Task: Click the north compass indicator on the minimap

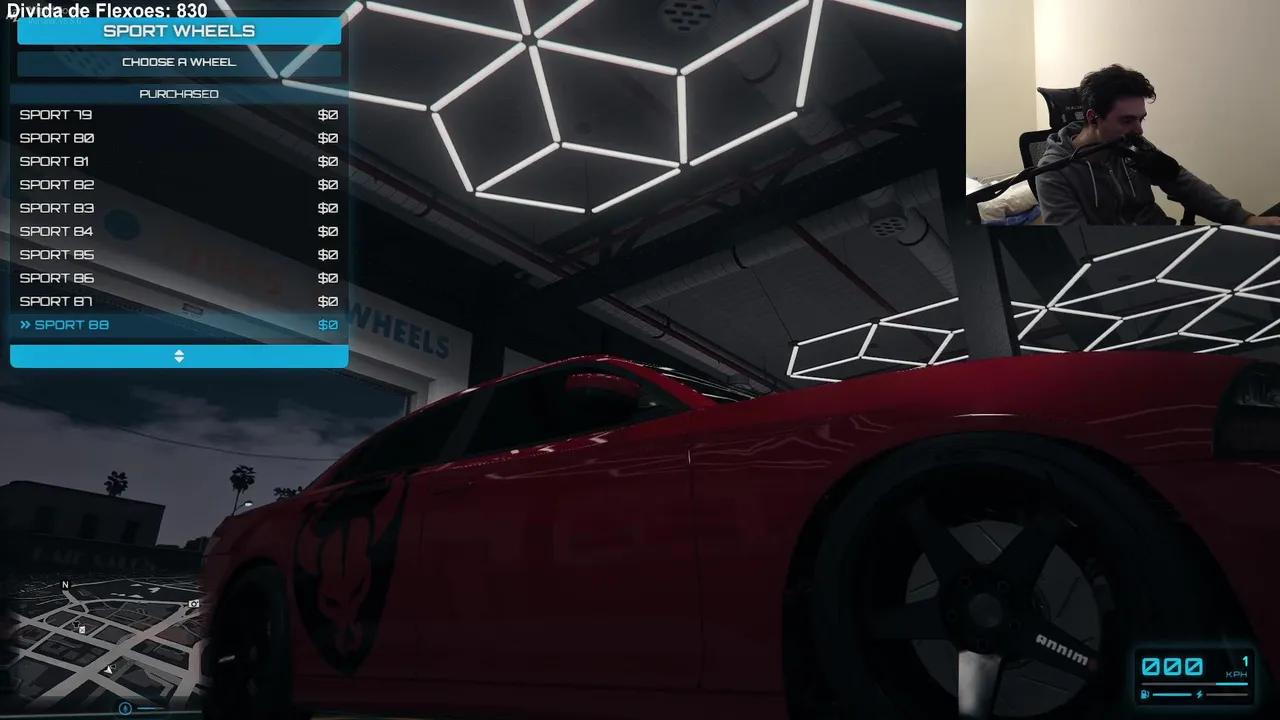Action: click(x=66, y=585)
